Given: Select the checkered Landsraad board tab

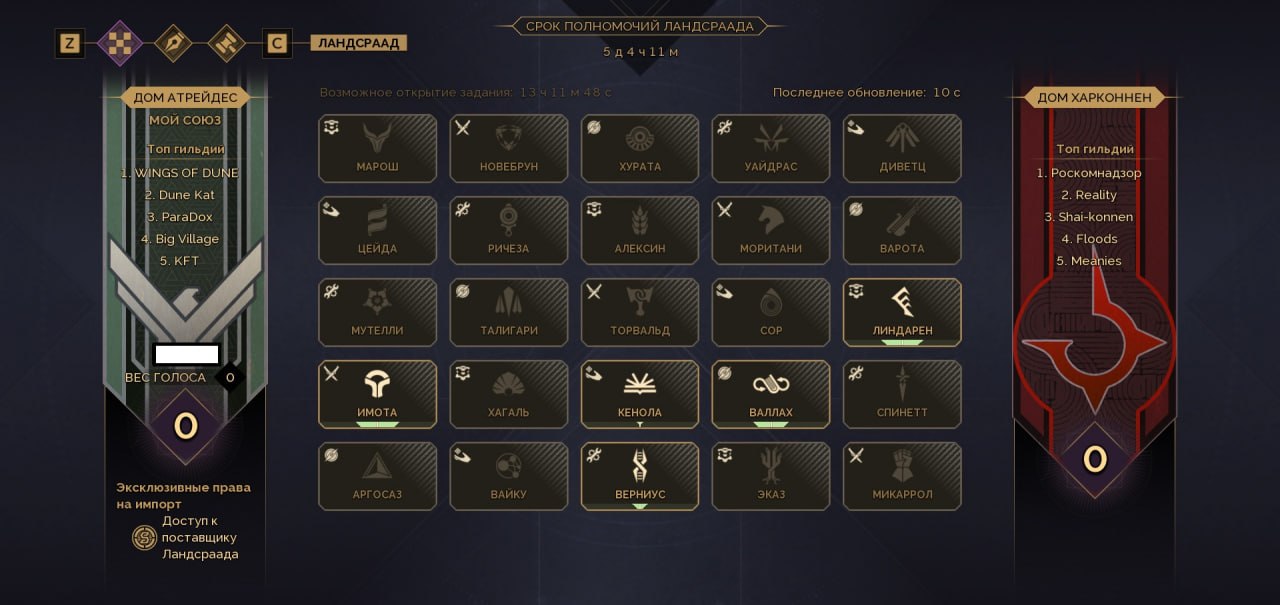Looking at the screenshot, I should 120,43.
